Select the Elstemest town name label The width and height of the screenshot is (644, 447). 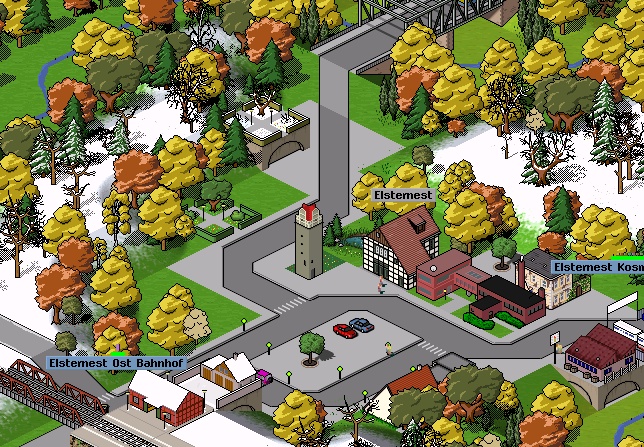click(x=403, y=195)
